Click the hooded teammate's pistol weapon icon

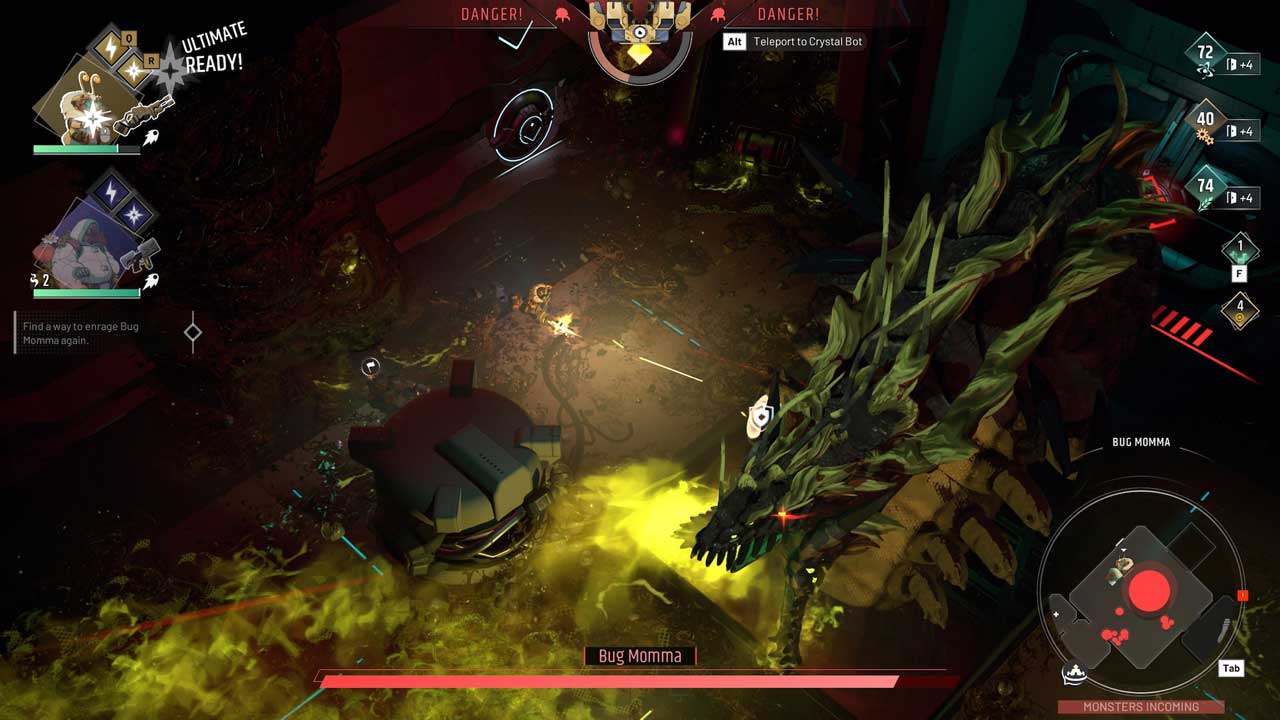pyautogui.click(x=139, y=259)
